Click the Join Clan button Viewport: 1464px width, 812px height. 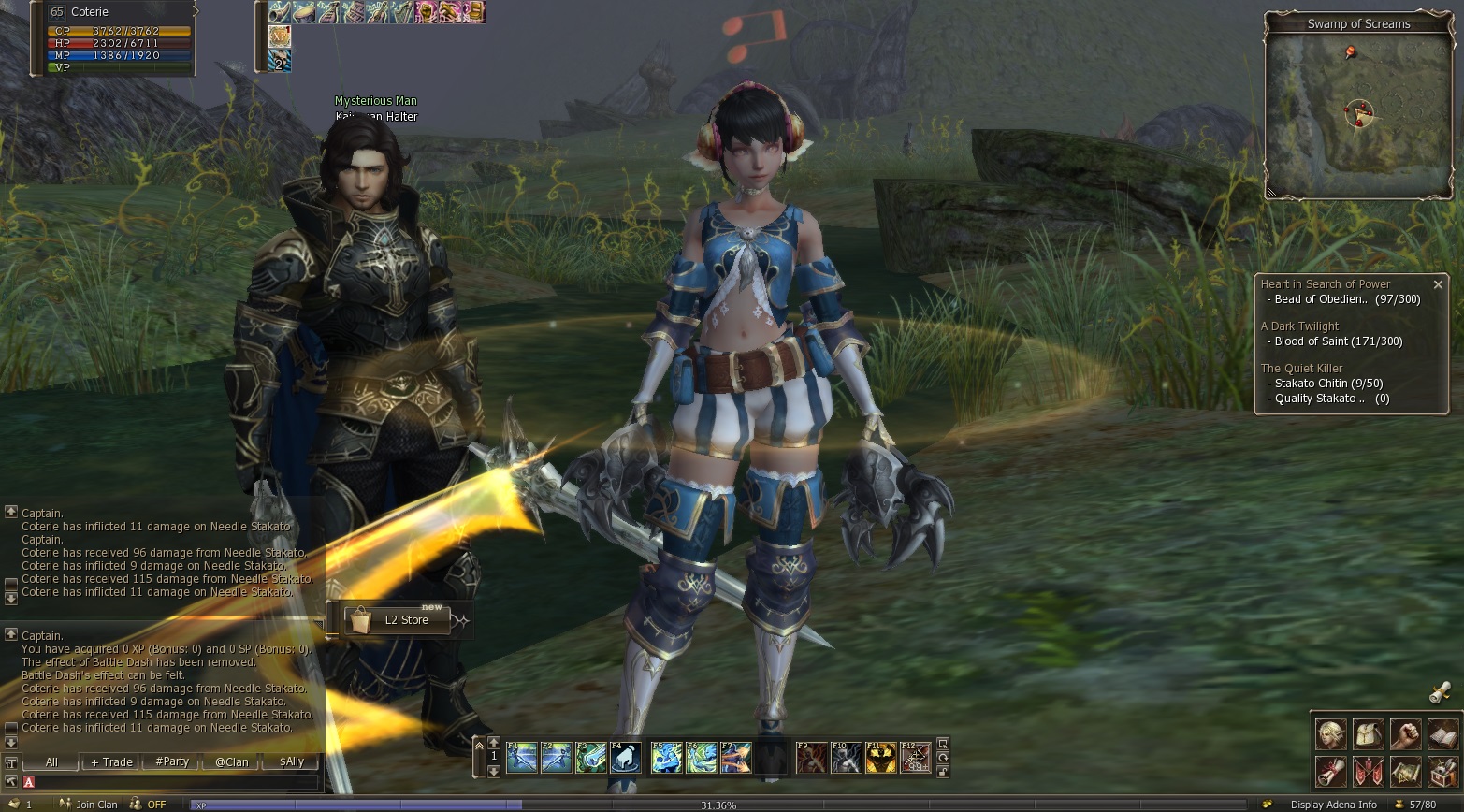(x=90, y=805)
